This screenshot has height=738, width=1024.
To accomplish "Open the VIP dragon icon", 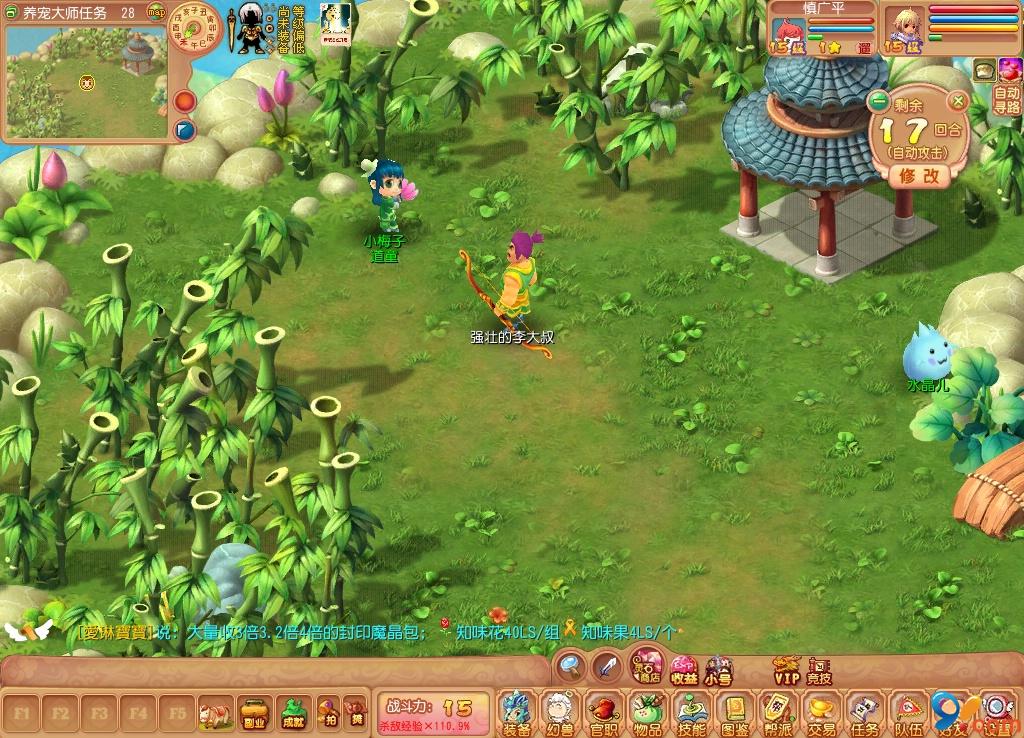I will pyautogui.click(x=787, y=669).
